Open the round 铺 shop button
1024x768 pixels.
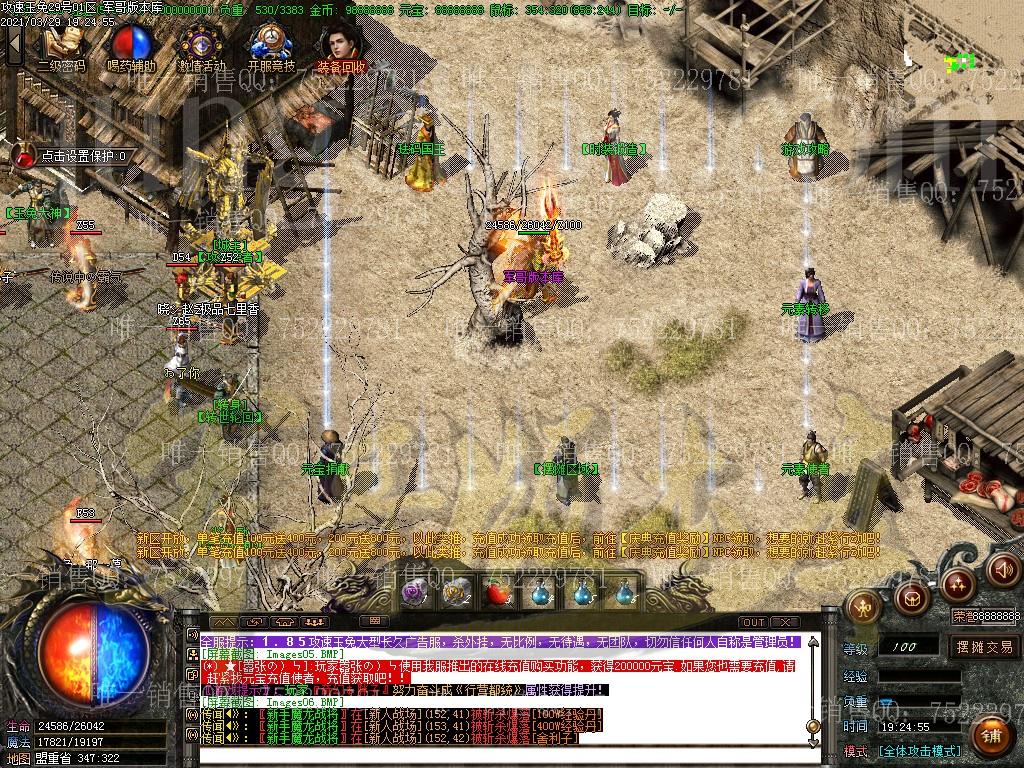[x=994, y=736]
